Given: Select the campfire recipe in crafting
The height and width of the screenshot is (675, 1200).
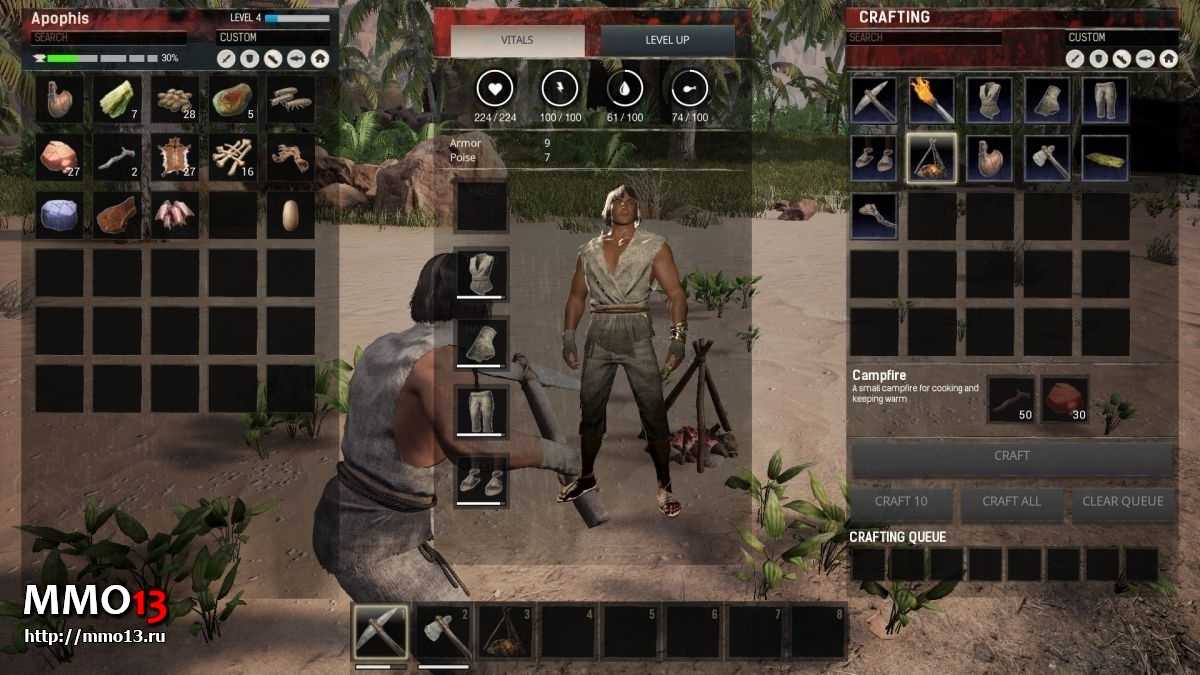Looking at the screenshot, I should coord(931,158).
